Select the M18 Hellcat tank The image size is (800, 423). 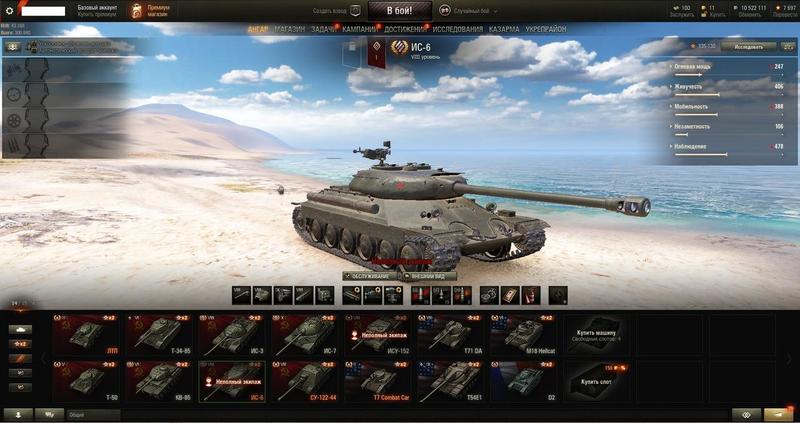coord(524,334)
